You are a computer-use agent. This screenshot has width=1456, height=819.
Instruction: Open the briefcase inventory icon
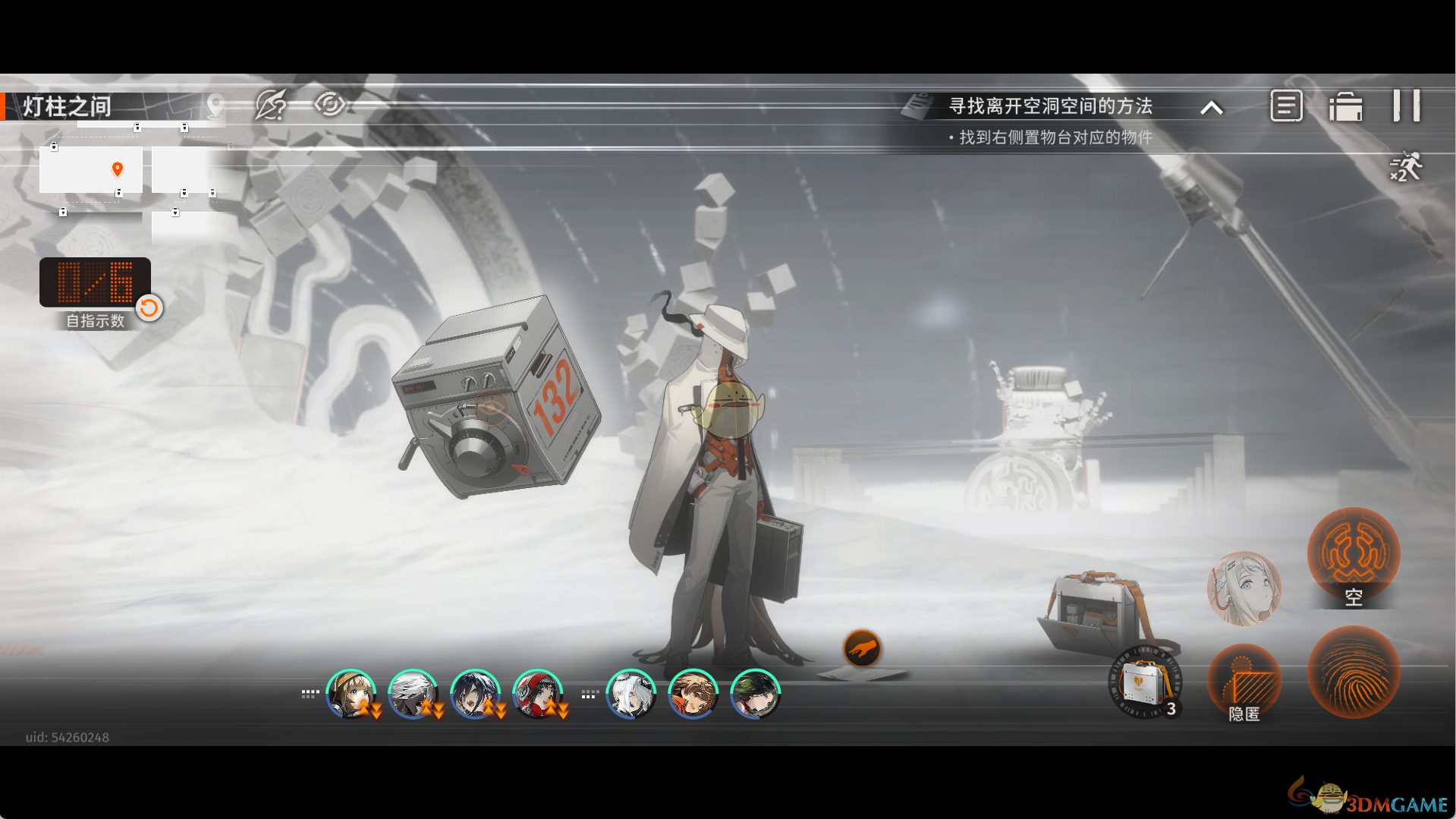coord(1345,106)
